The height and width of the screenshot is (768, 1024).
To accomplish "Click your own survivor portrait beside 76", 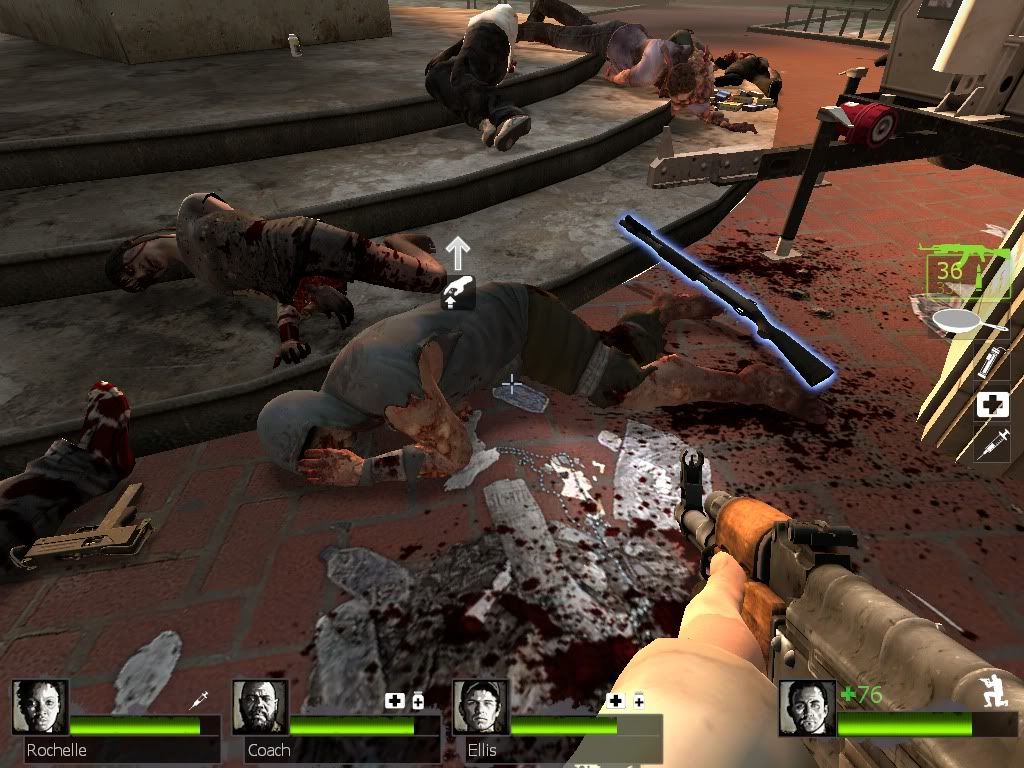I will click(807, 707).
